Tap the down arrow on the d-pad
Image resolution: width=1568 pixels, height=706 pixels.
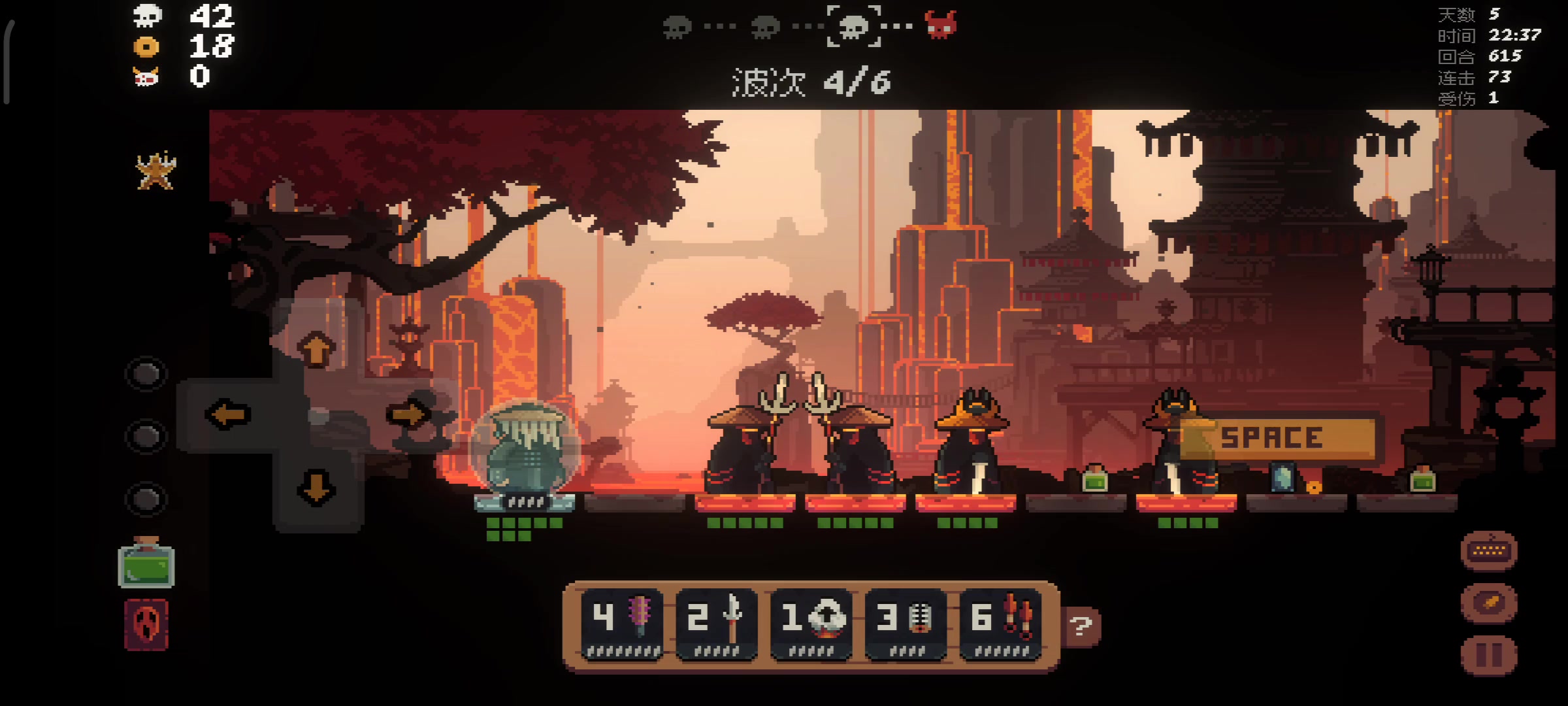coord(317,488)
